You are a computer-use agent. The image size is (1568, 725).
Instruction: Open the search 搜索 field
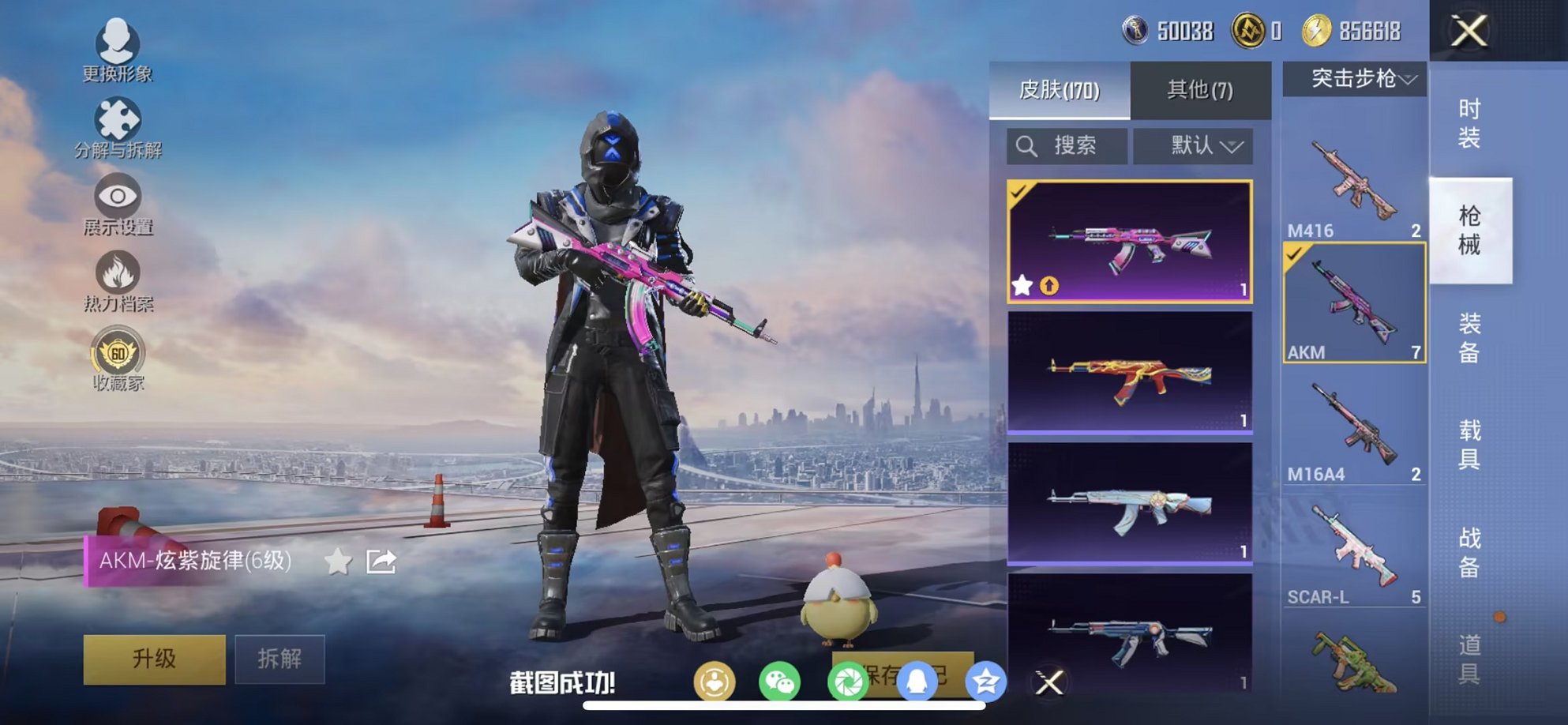click(1067, 145)
